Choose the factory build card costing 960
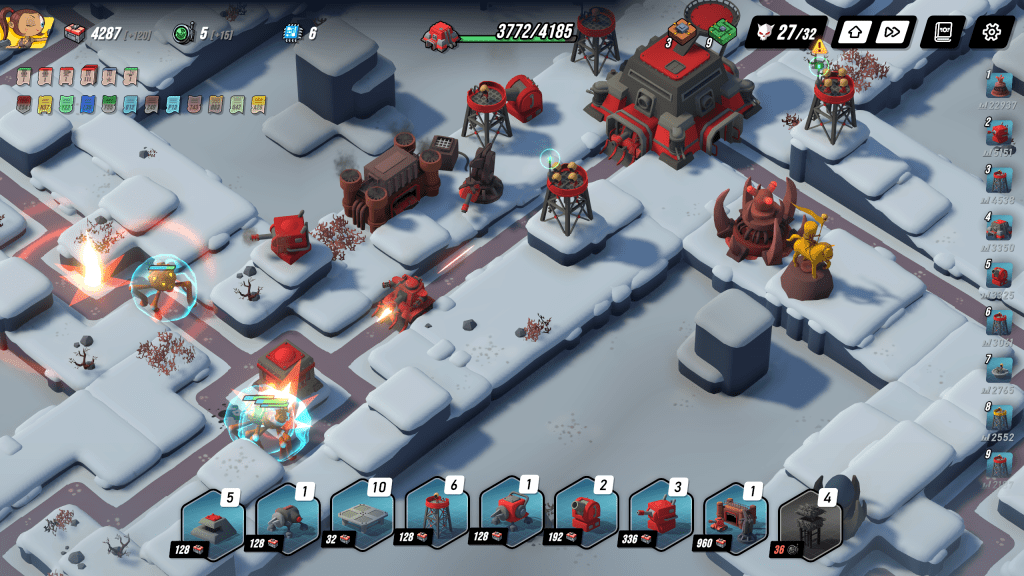The width and height of the screenshot is (1024, 576). pos(735,518)
